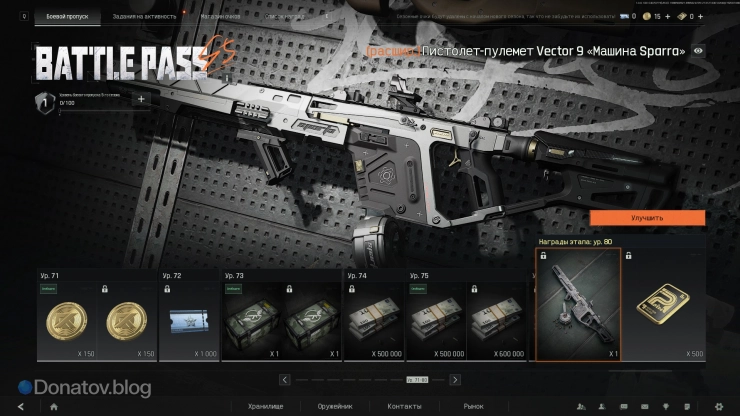The image size is (740, 416).
Task: Select the level 74 cash reward
Action: pos(372,322)
